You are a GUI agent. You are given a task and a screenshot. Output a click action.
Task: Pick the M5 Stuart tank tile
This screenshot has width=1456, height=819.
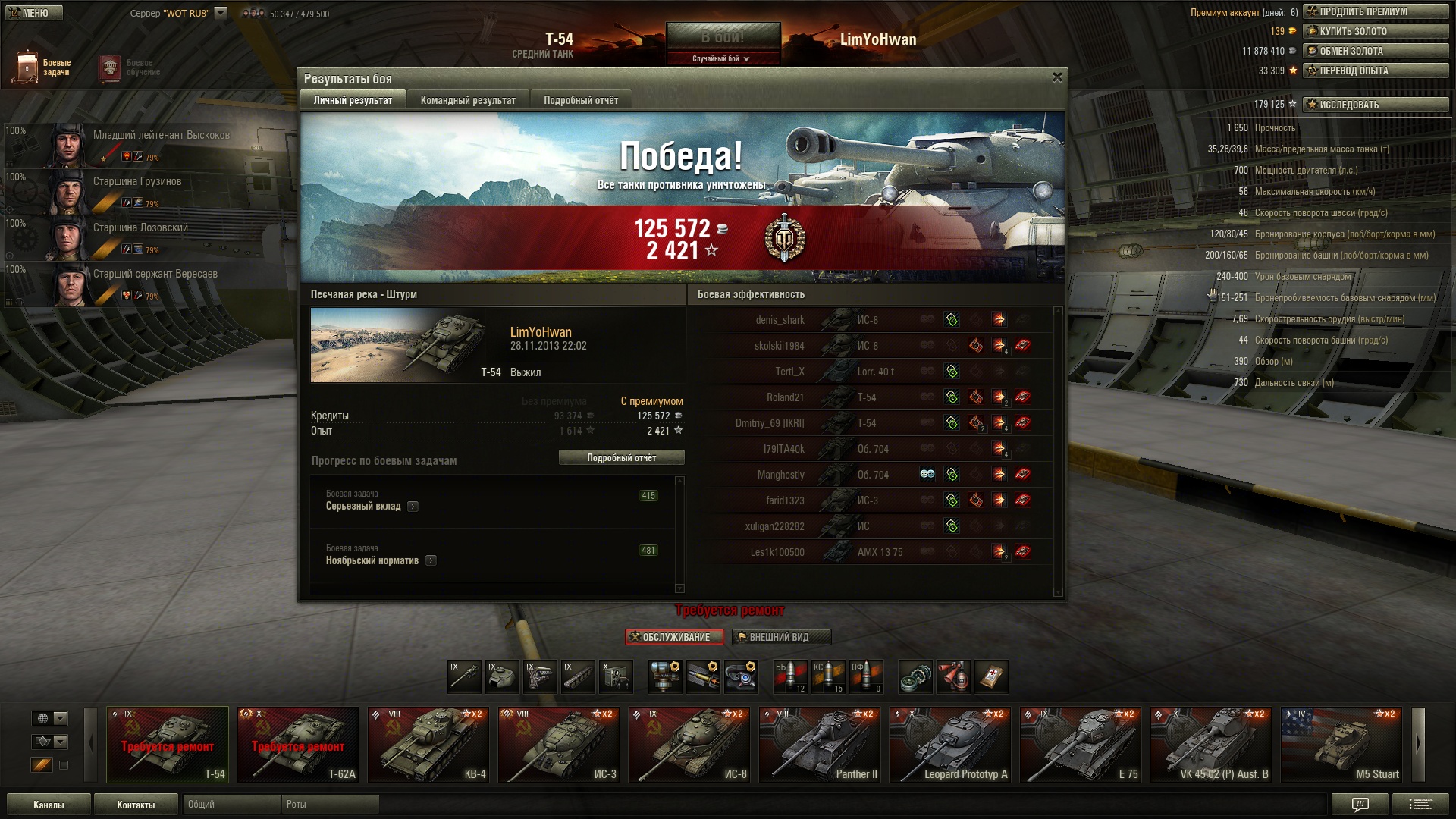tap(1341, 745)
